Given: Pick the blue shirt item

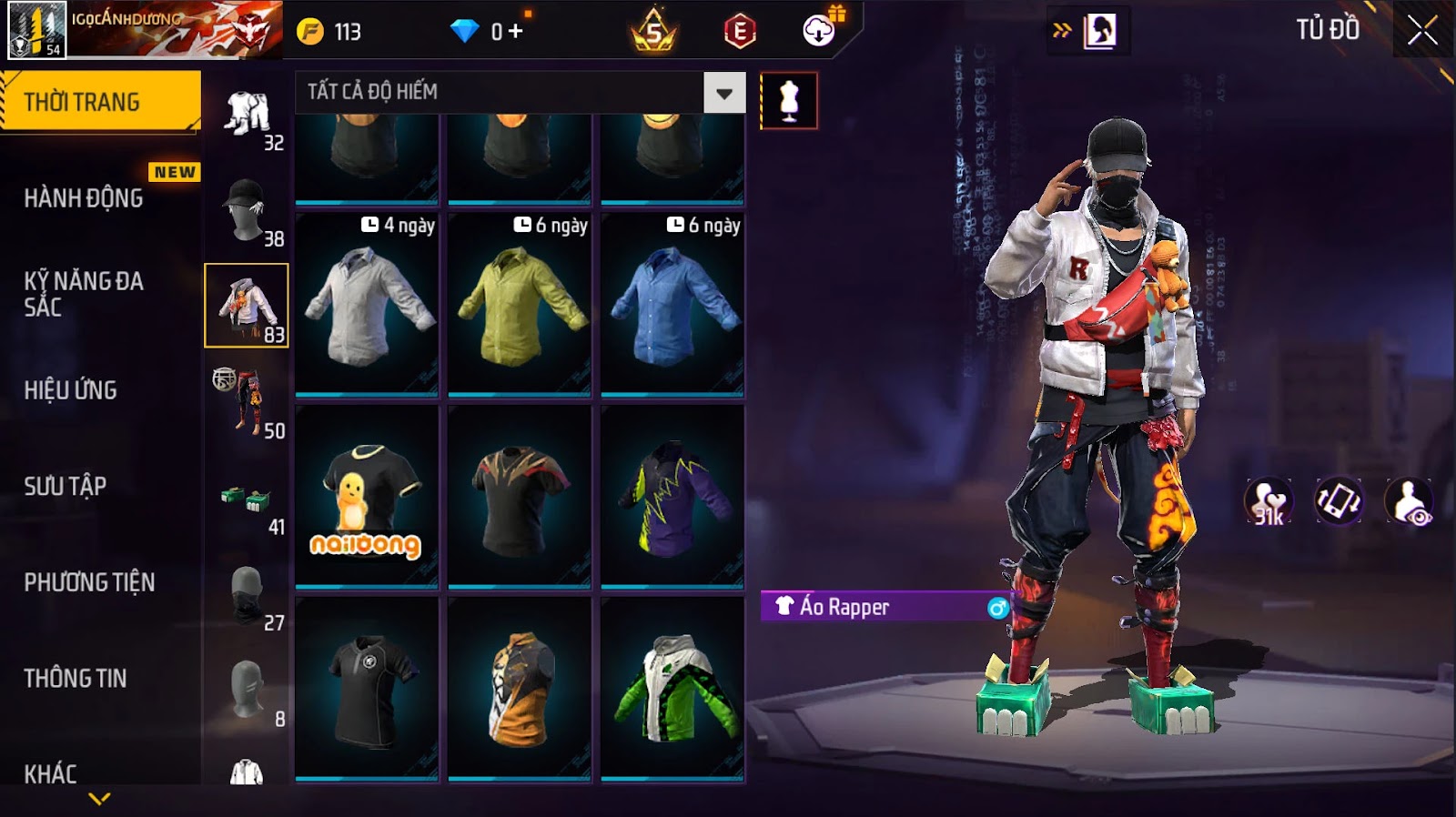Looking at the screenshot, I should tap(672, 305).
